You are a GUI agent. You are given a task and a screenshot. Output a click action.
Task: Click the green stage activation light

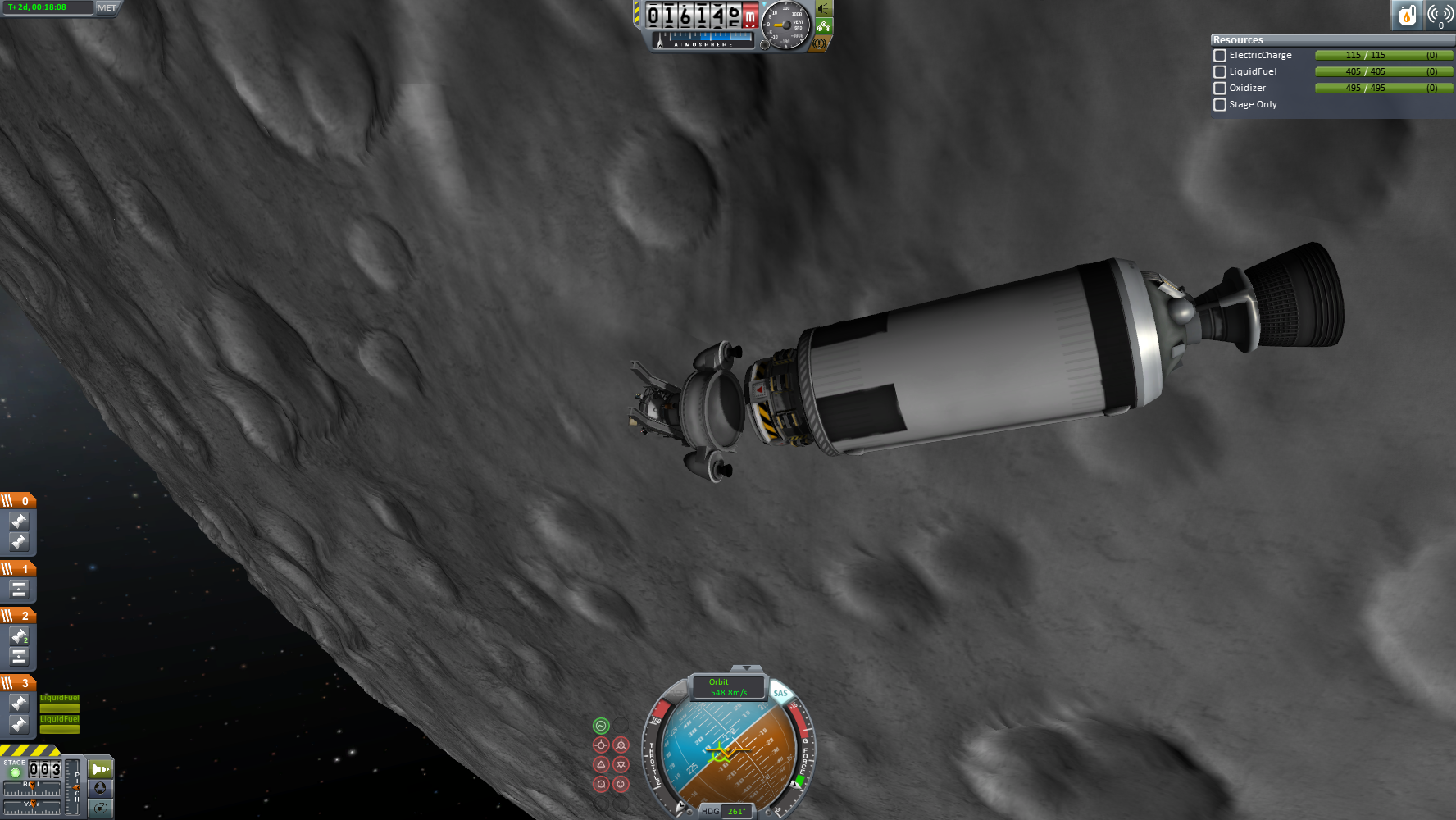15,772
